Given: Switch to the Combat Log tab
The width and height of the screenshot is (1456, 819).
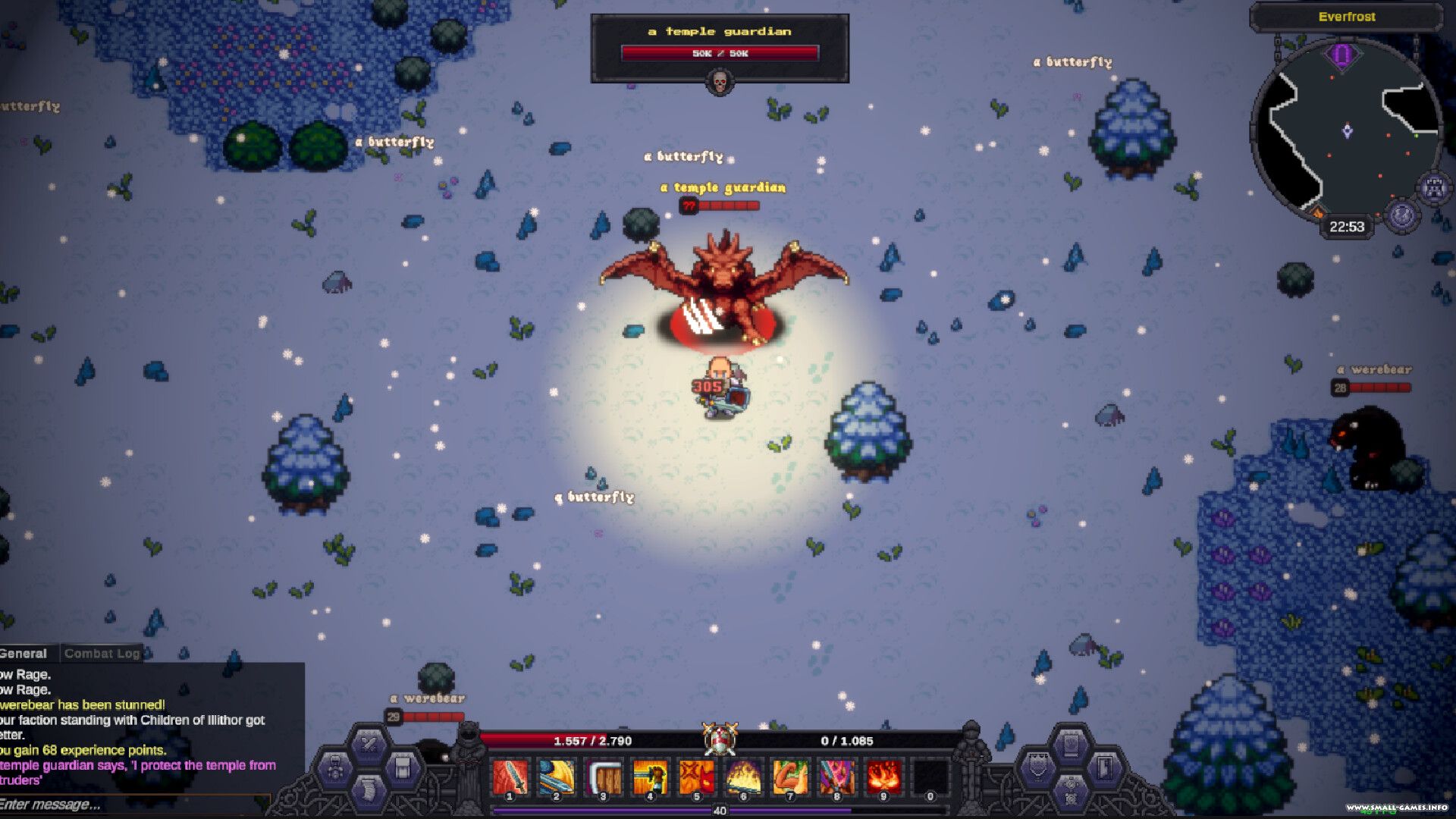Looking at the screenshot, I should (102, 654).
